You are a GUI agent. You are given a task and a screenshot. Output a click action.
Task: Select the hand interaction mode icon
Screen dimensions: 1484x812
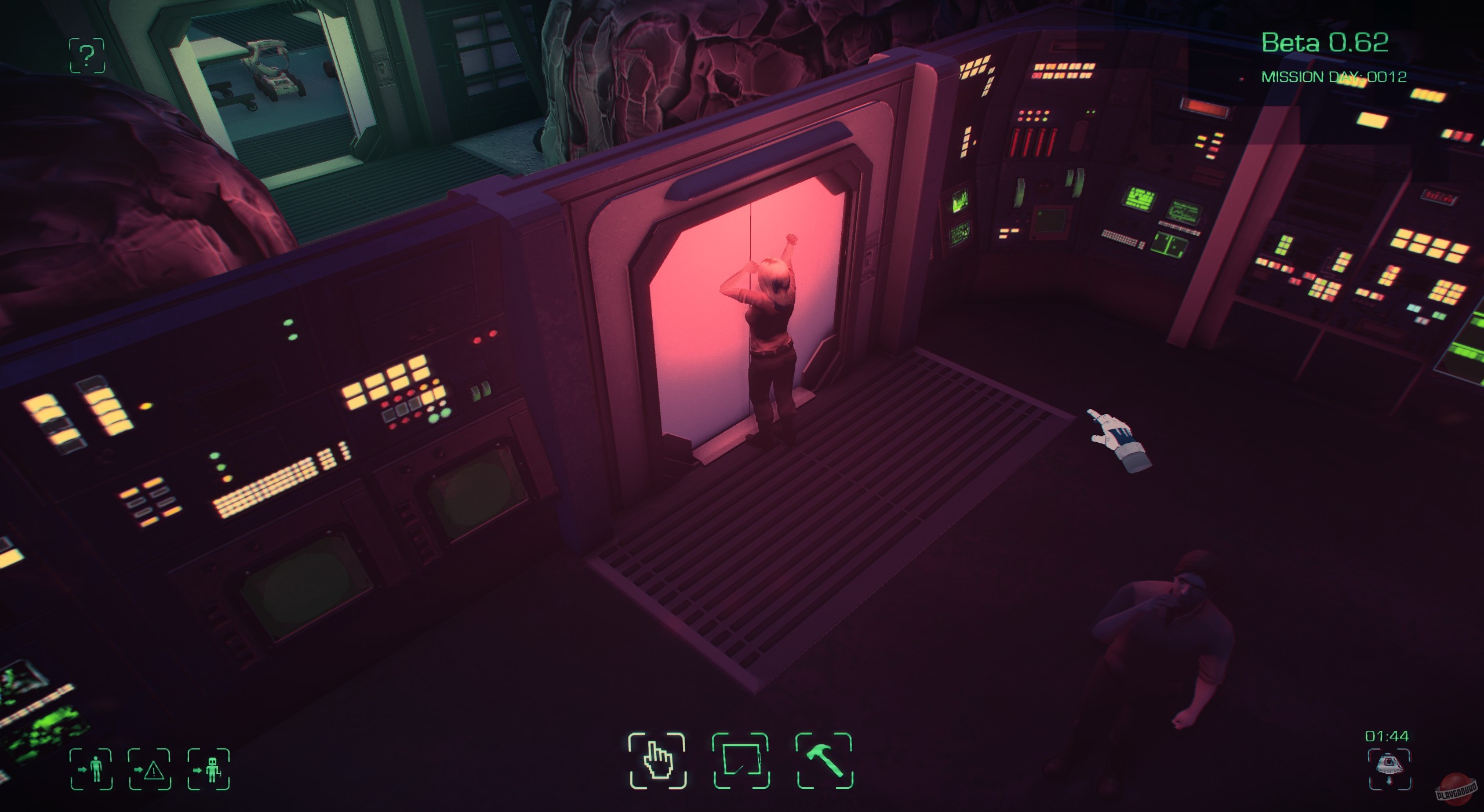pyautogui.click(x=658, y=761)
